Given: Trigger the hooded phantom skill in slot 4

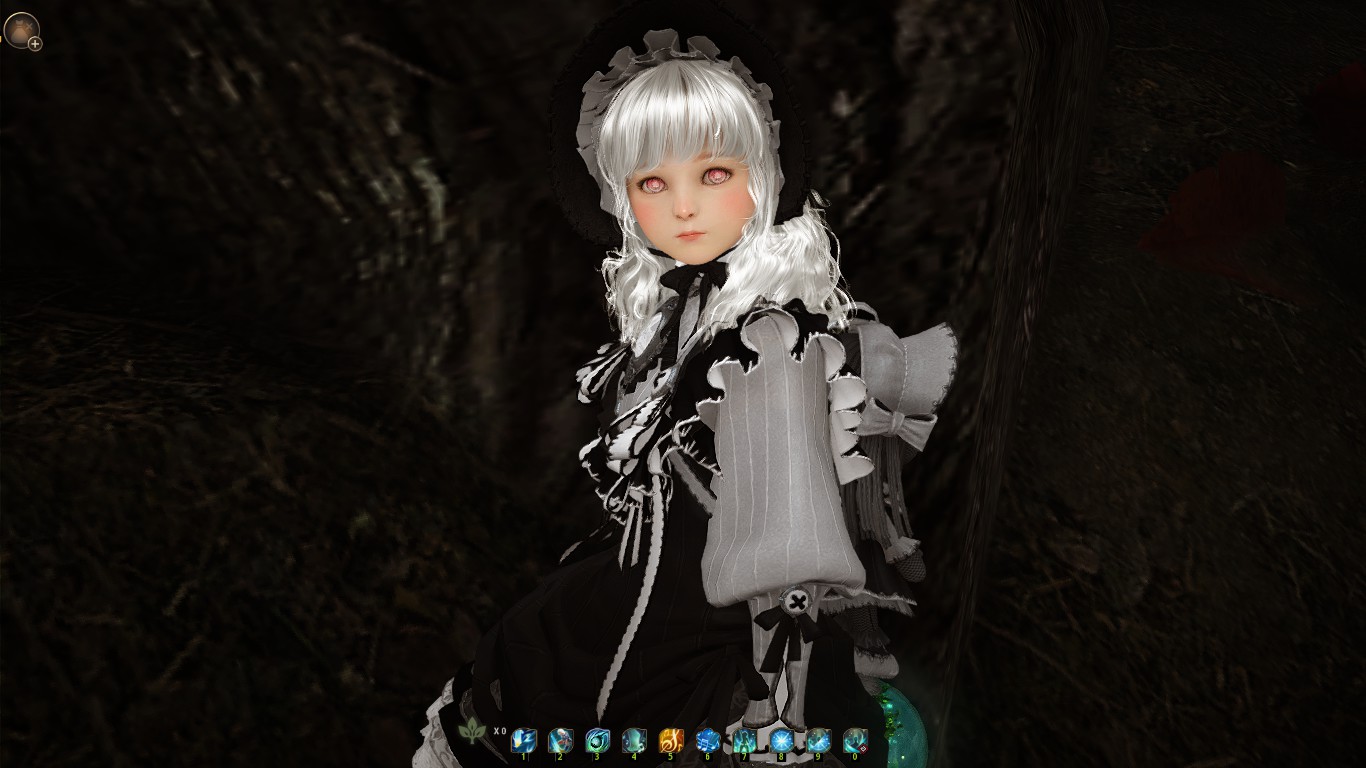Looking at the screenshot, I should pyautogui.click(x=634, y=741).
